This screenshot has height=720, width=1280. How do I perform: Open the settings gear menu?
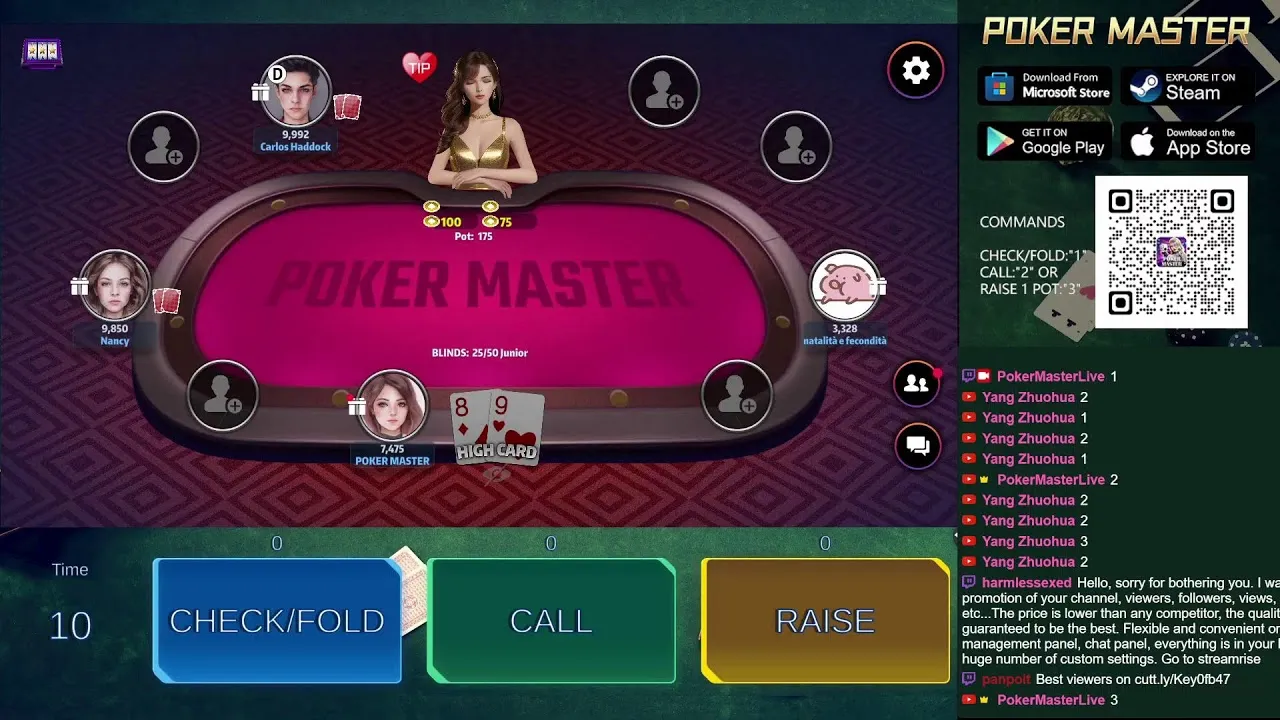point(916,70)
